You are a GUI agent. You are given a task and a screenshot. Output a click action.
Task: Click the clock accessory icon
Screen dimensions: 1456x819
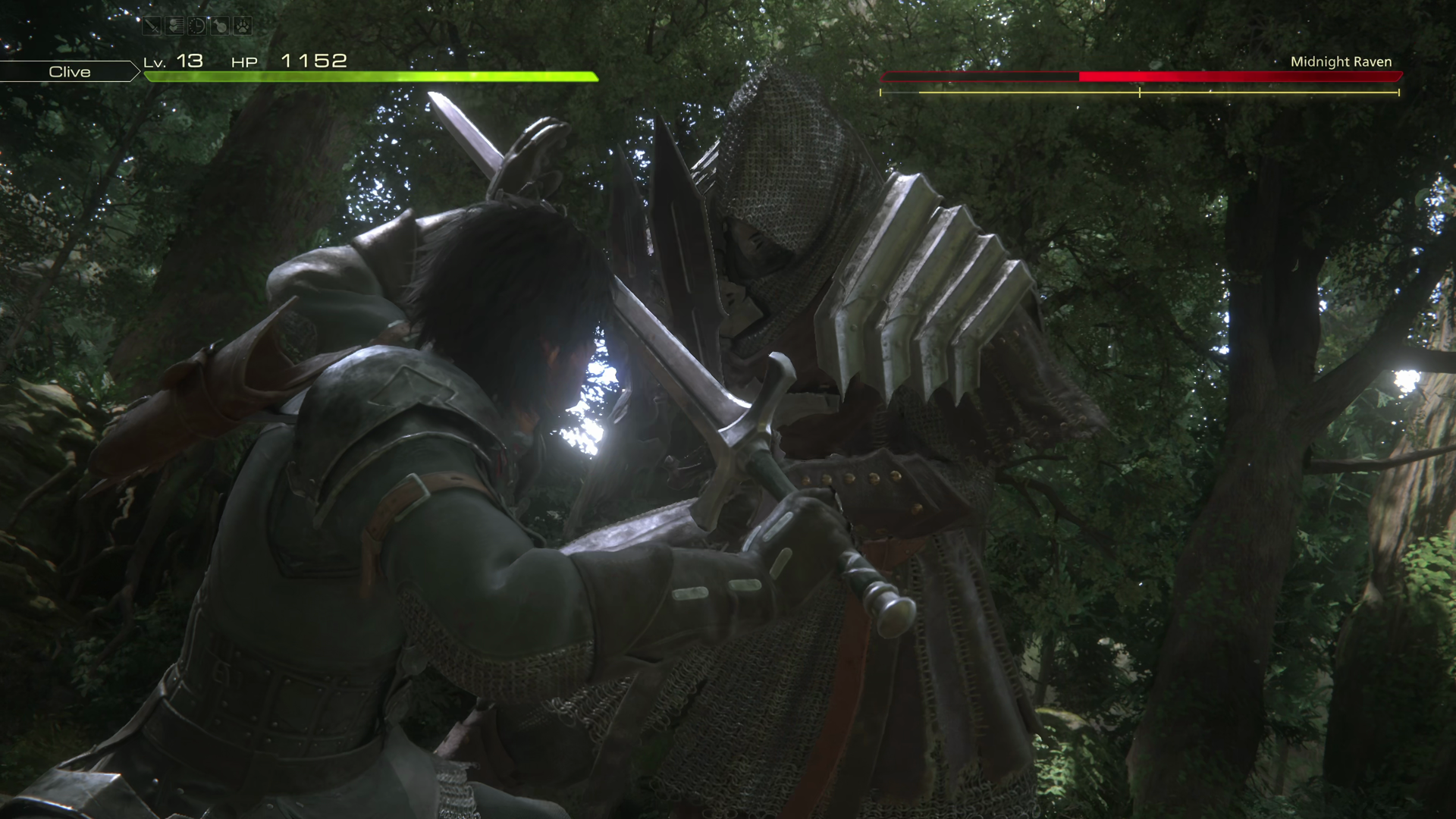pos(197,27)
